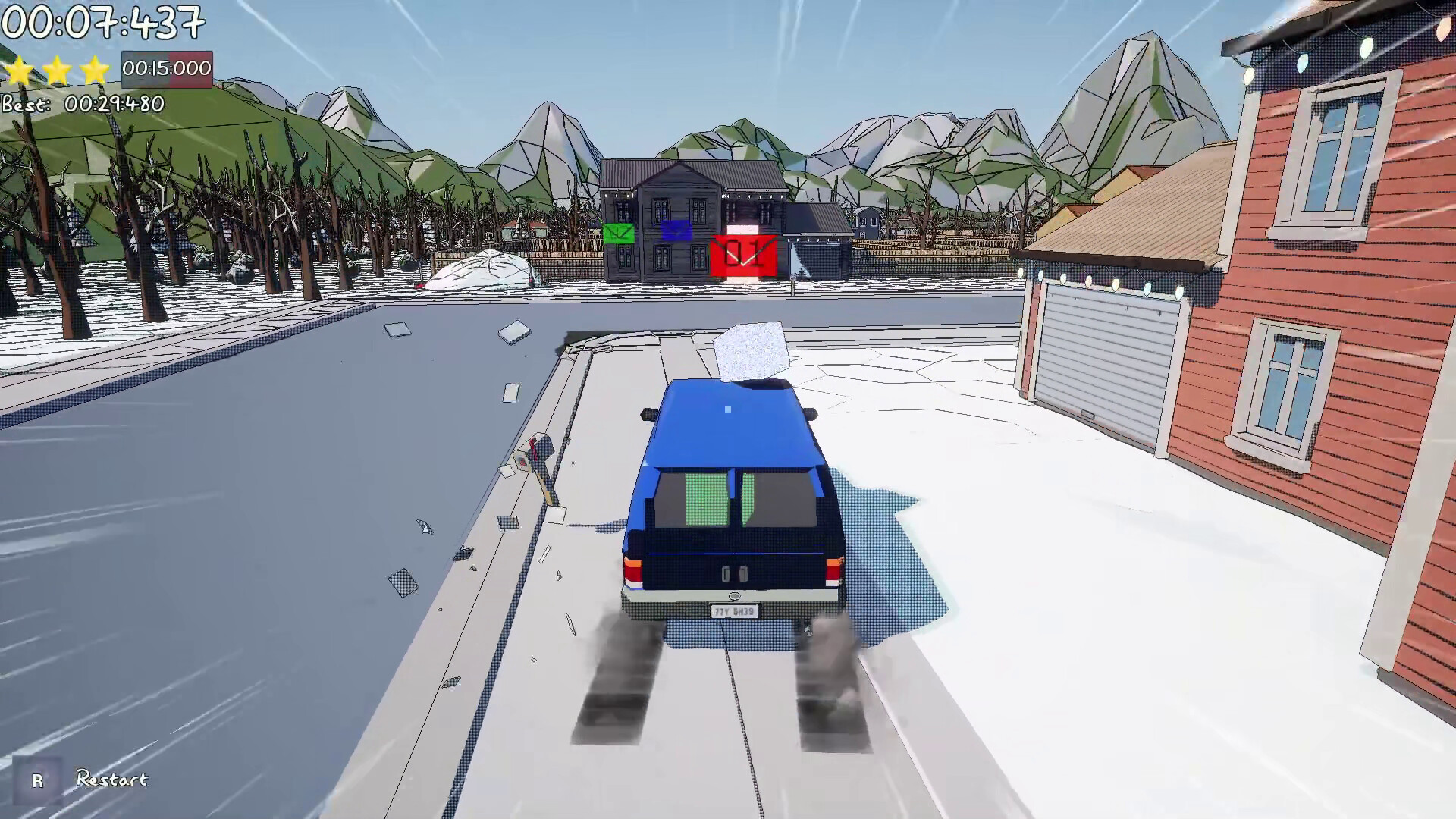Click the van's license plate 77Y BH39
1456x819 pixels.
point(734,611)
